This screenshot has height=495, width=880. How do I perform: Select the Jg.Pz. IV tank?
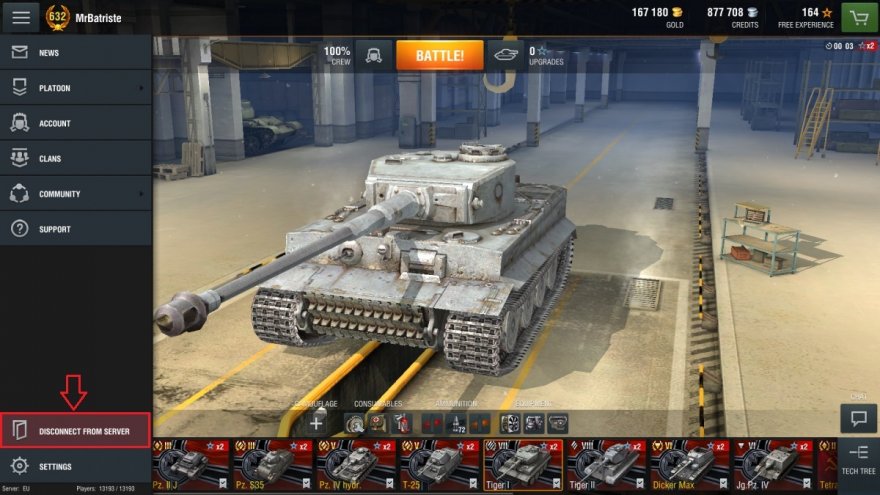point(773,464)
